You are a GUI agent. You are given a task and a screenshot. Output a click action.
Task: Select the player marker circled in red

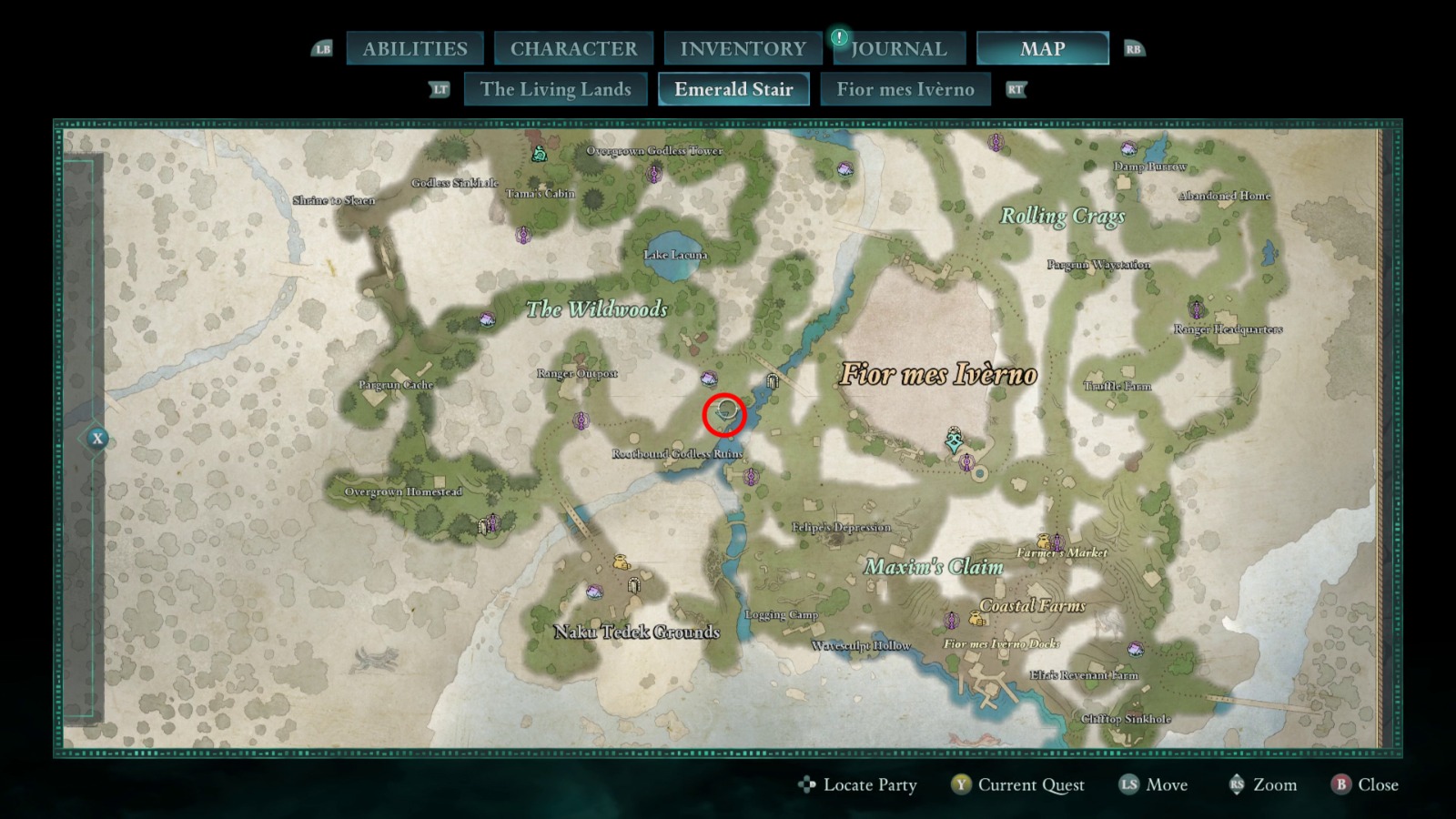pos(724,415)
